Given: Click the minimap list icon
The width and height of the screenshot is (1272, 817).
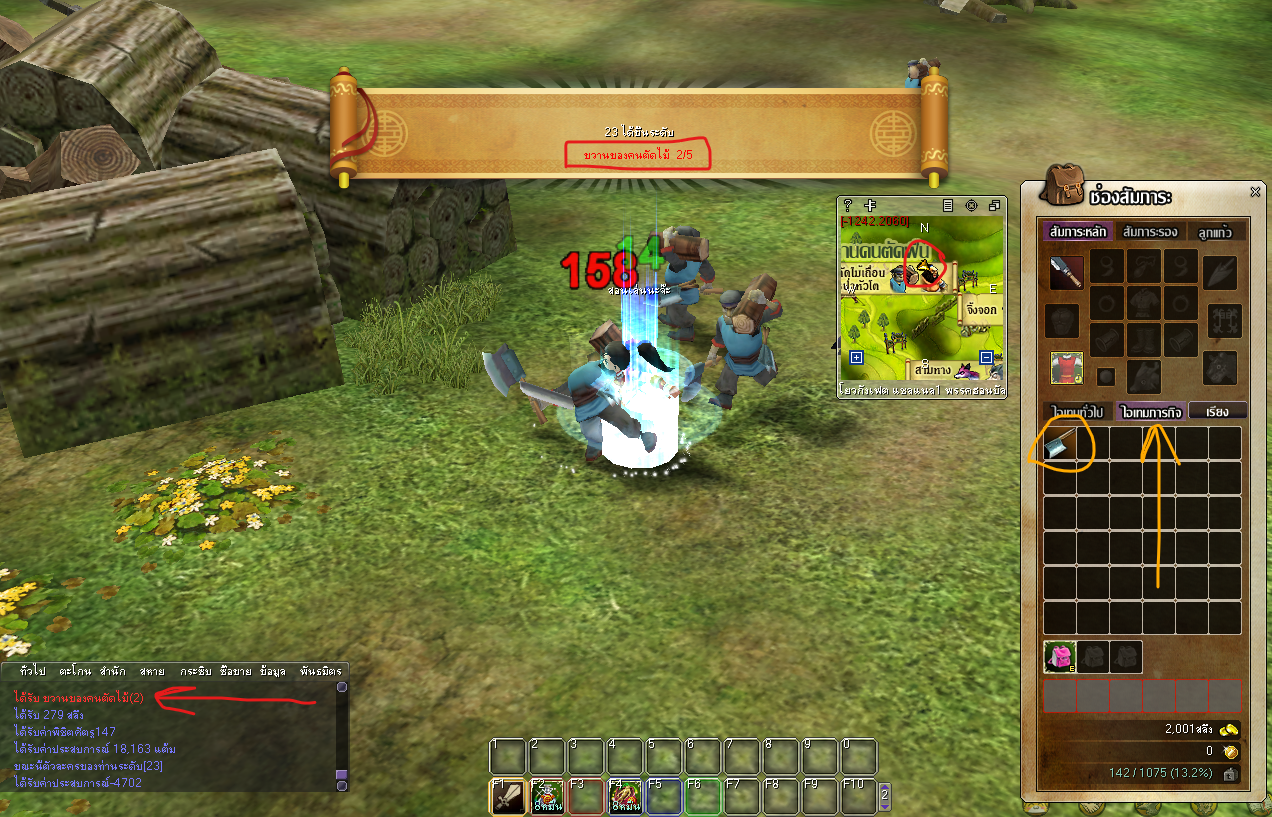Looking at the screenshot, I should pos(947,205).
